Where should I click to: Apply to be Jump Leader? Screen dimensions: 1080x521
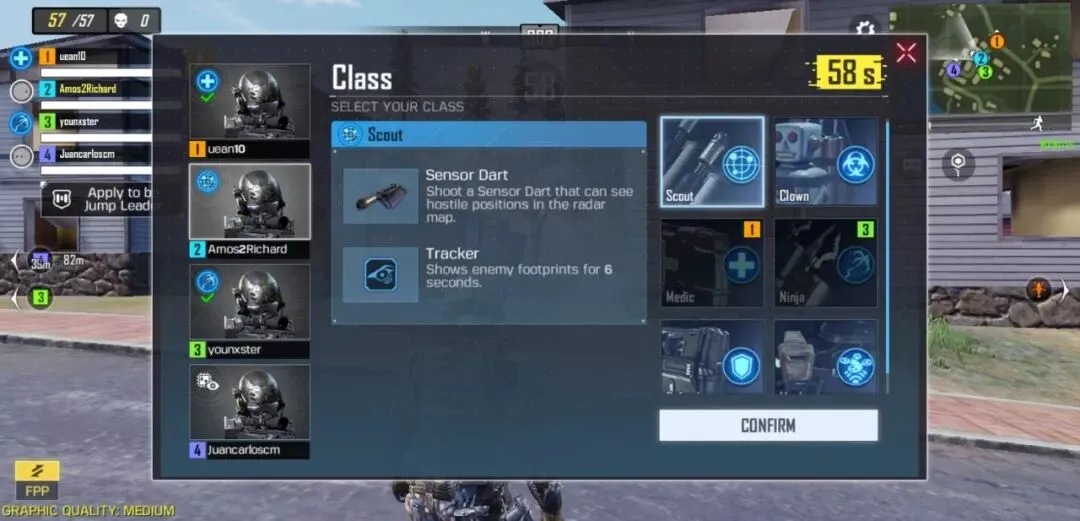[x=98, y=199]
